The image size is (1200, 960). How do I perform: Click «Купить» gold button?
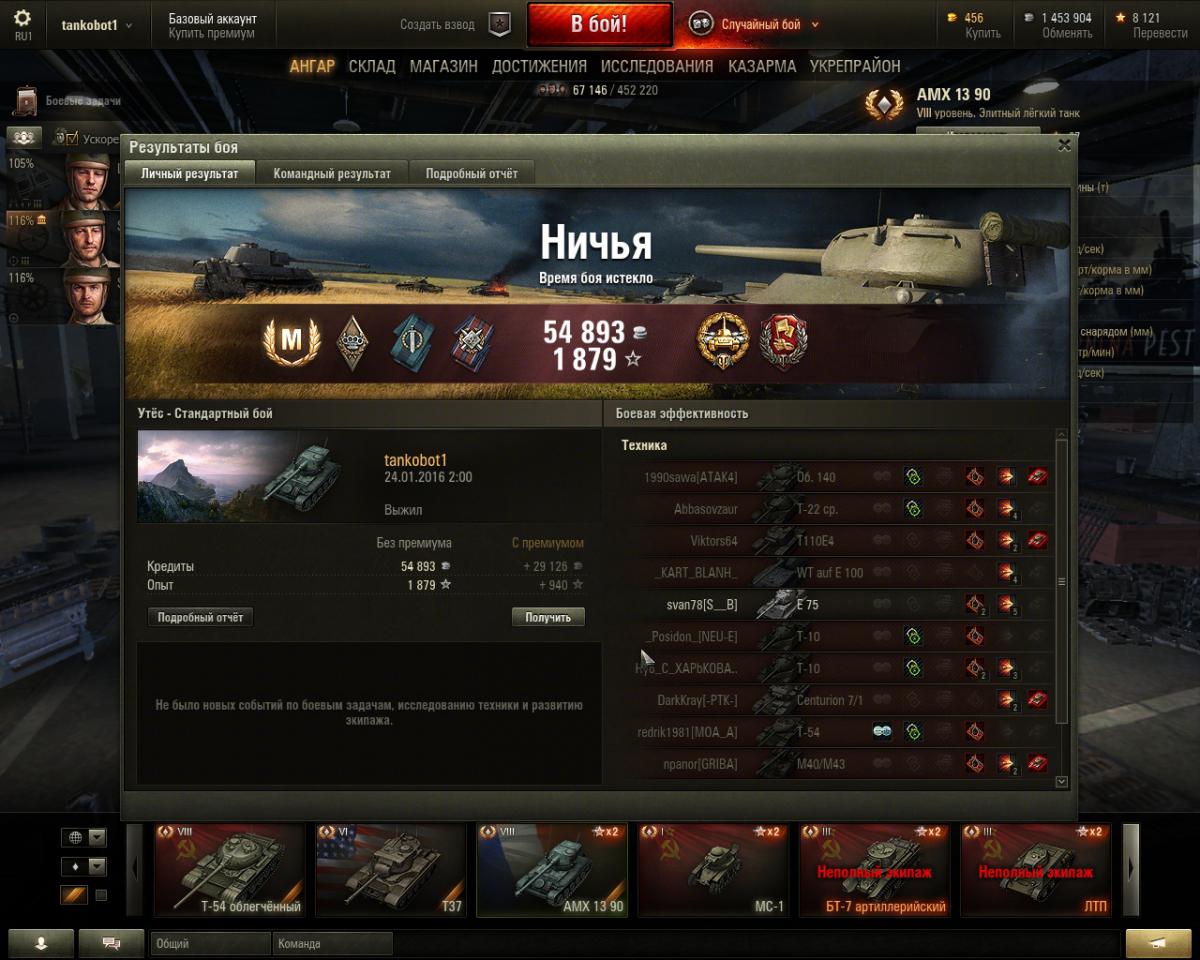coord(983,33)
